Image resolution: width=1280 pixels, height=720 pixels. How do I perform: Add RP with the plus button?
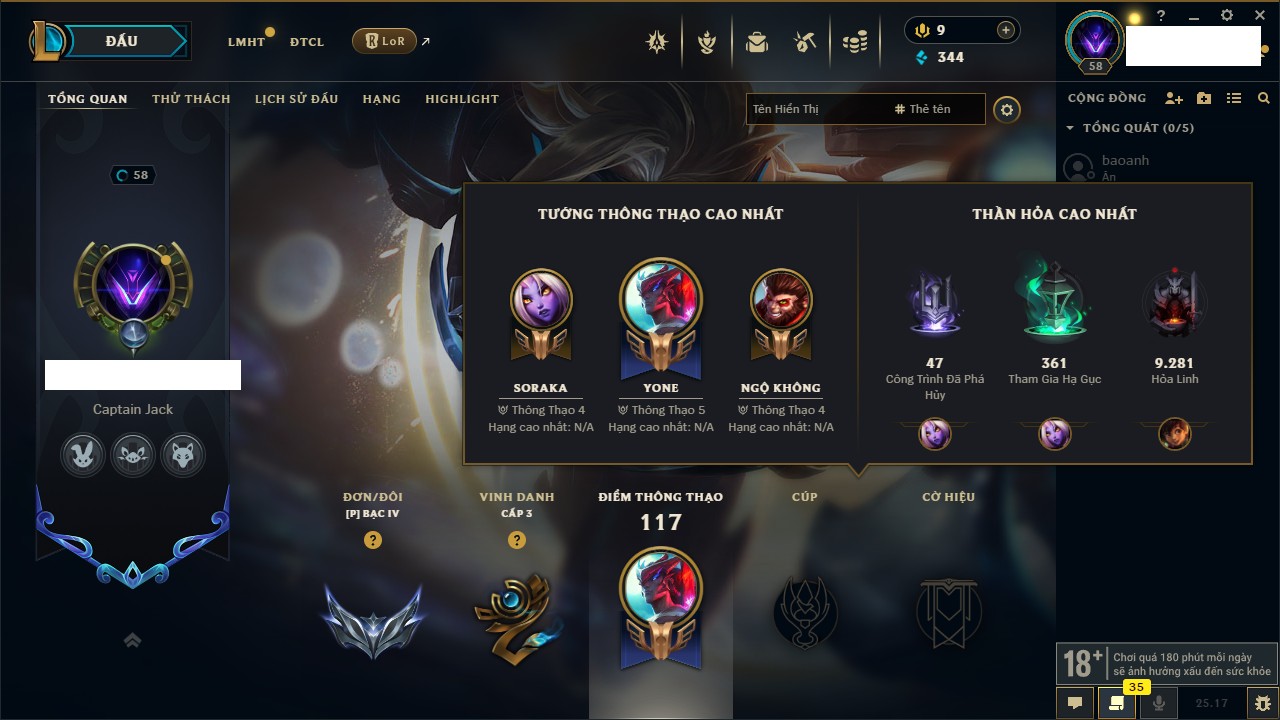[x=1006, y=30]
